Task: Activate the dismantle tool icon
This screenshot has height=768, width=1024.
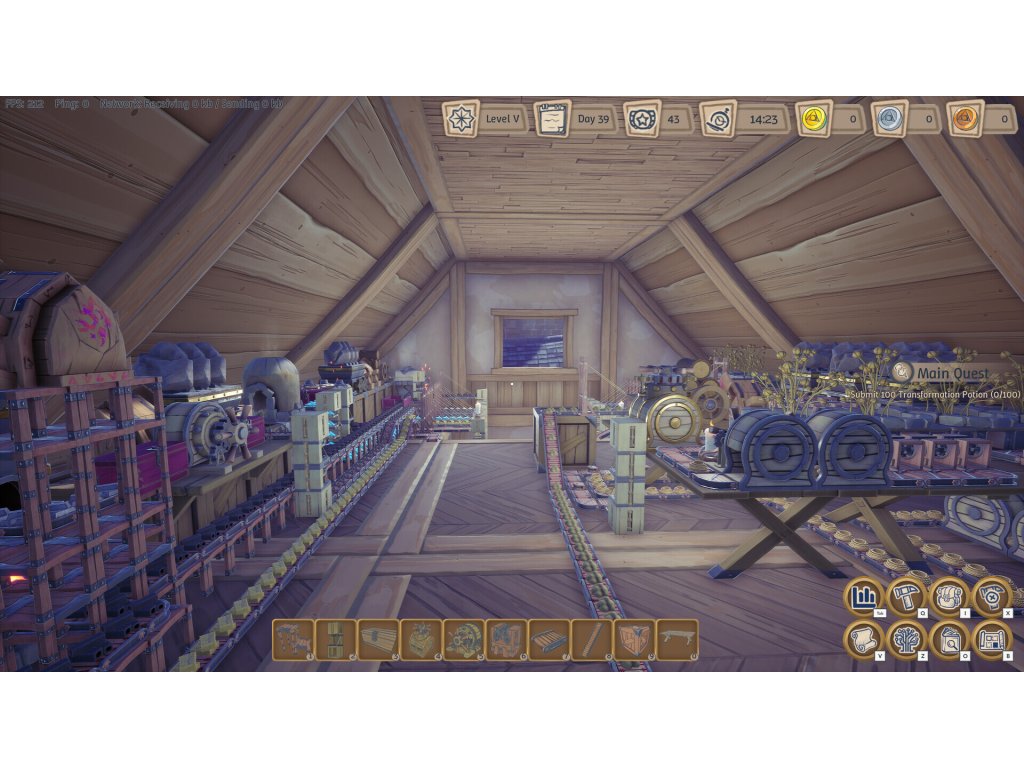Action: click(x=992, y=597)
